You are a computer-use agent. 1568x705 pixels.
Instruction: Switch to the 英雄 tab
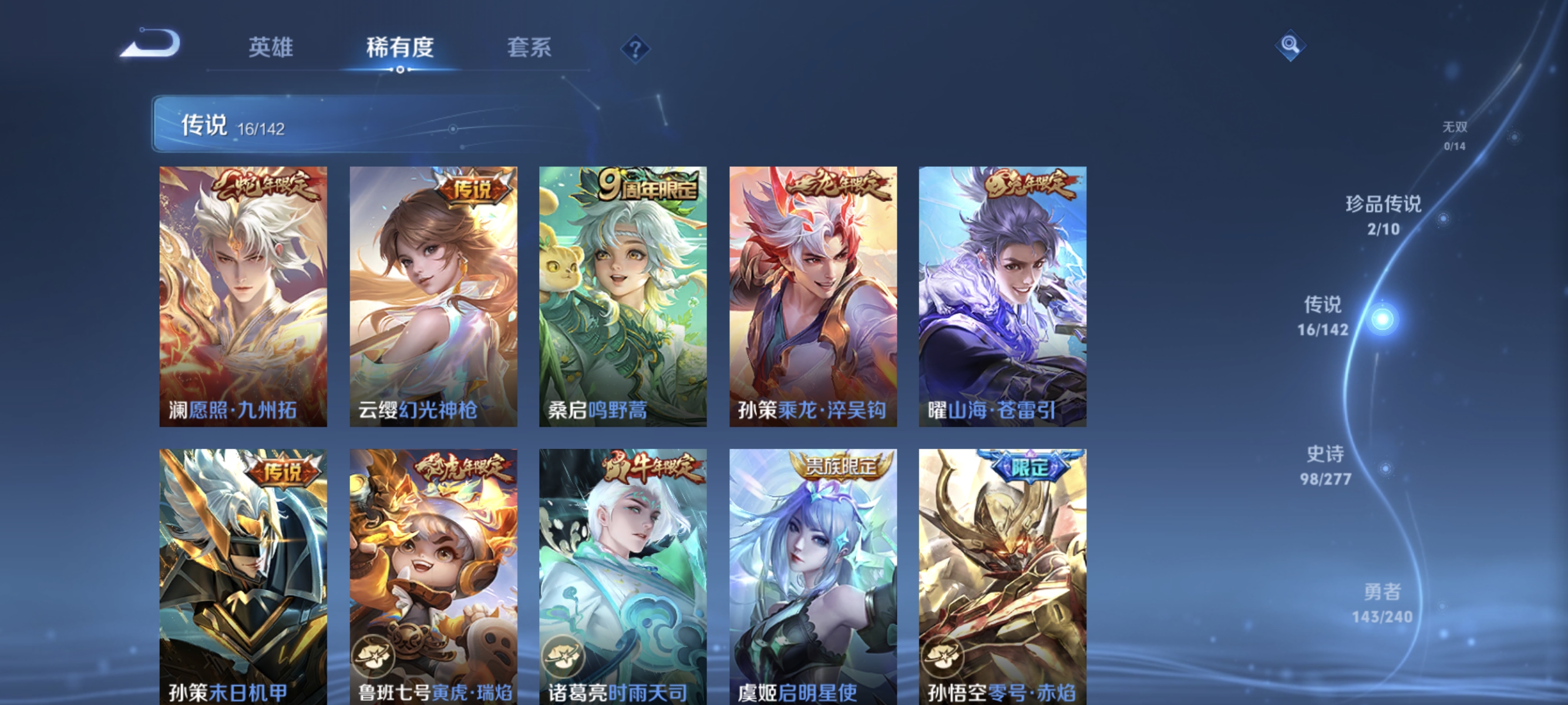[x=272, y=48]
